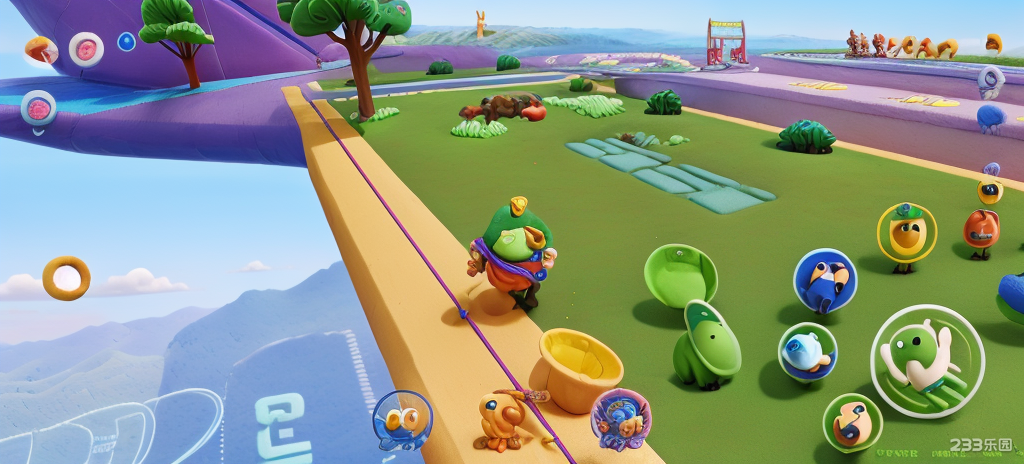Open the purple bubble creature icon

click(x=621, y=418)
